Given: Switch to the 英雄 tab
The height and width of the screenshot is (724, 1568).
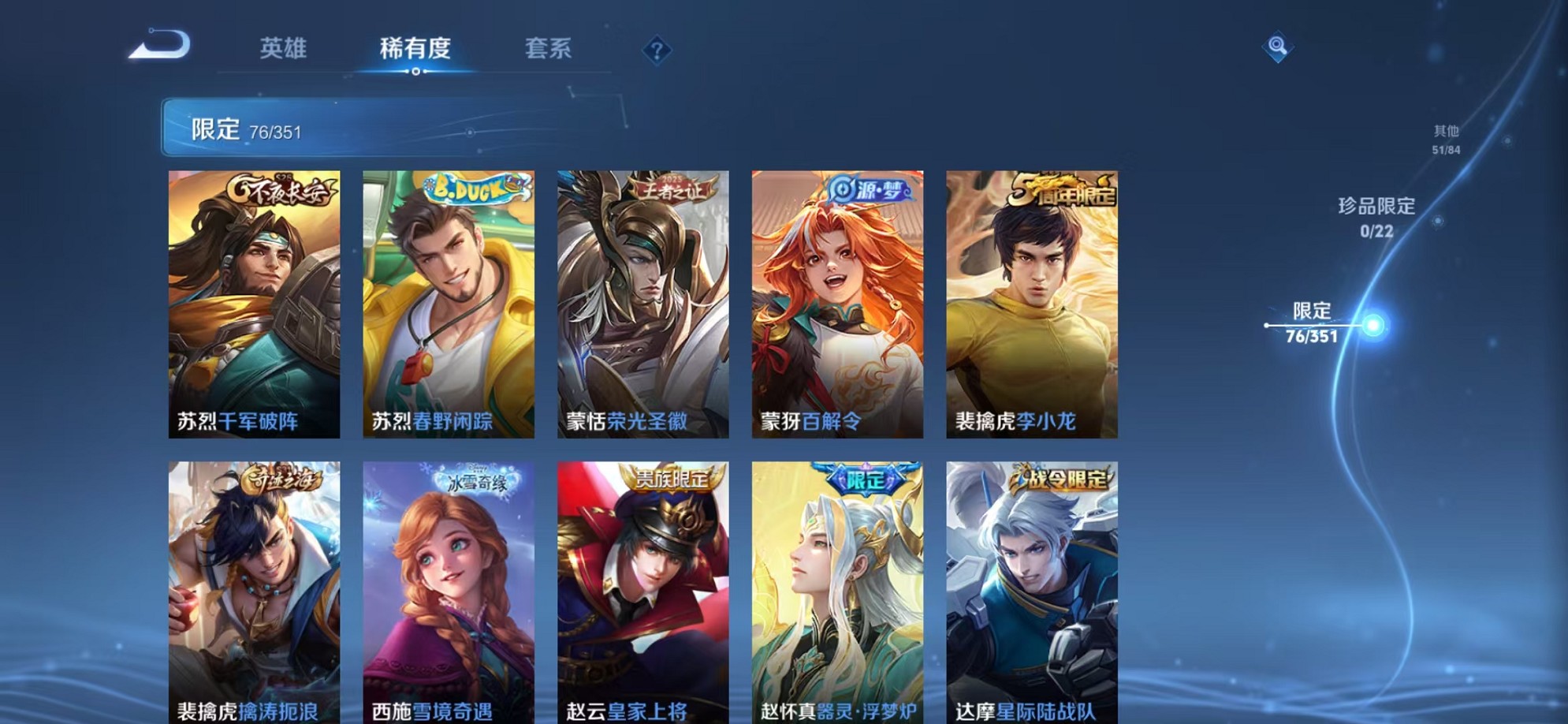Looking at the screenshot, I should (x=285, y=49).
